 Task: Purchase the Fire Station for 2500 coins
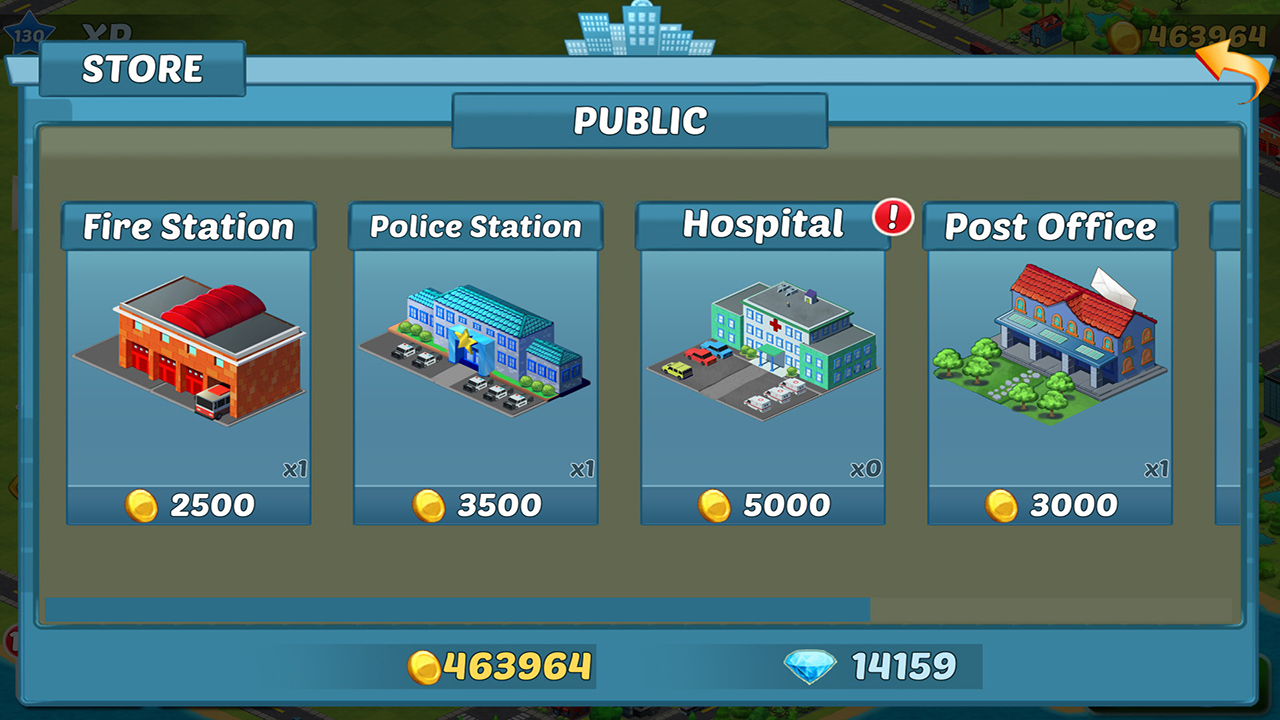tap(188, 505)
